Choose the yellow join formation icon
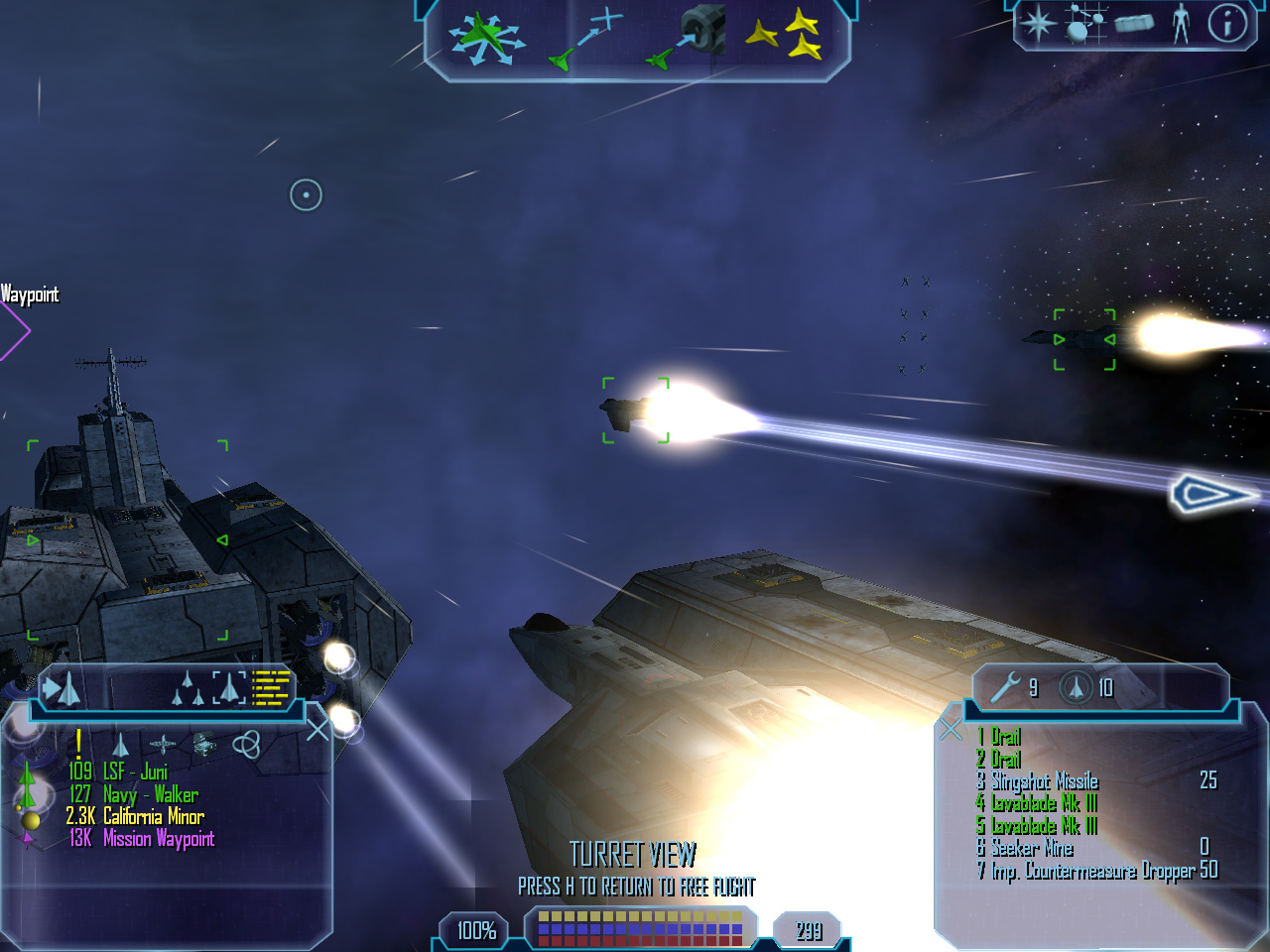This screenshot has height=952, width=1270. coord(785,36)
